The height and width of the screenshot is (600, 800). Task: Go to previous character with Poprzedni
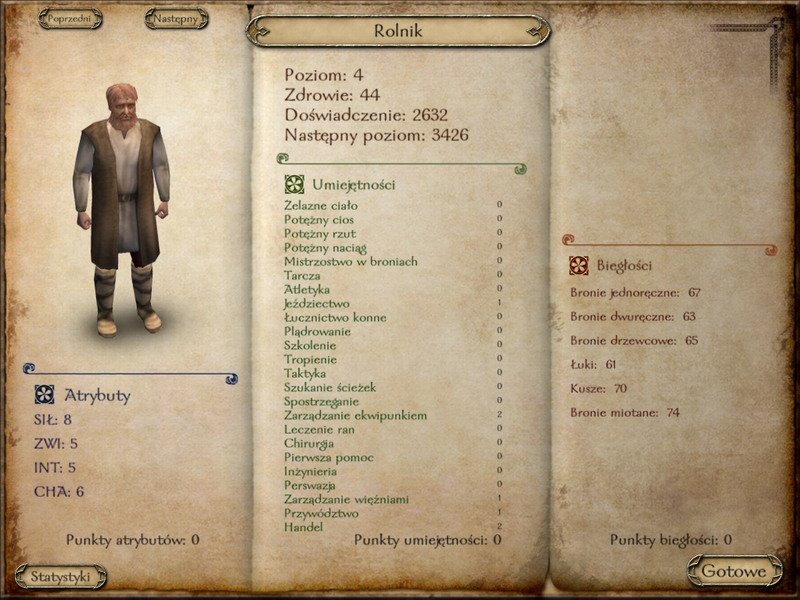point(69,18)
